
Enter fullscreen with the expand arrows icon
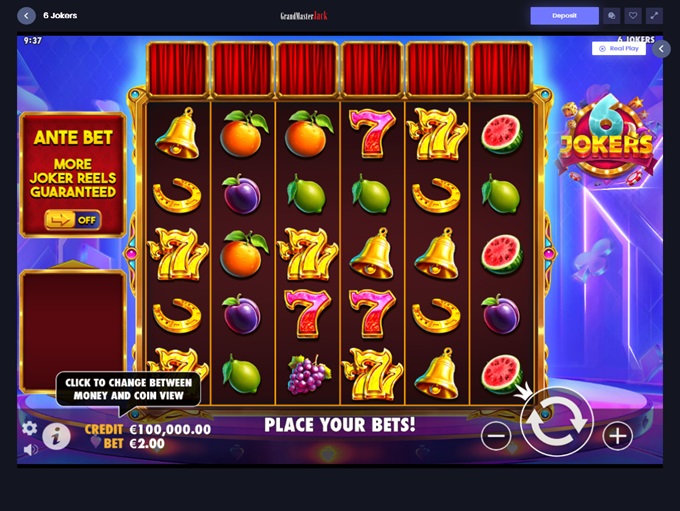pos(654,16)
